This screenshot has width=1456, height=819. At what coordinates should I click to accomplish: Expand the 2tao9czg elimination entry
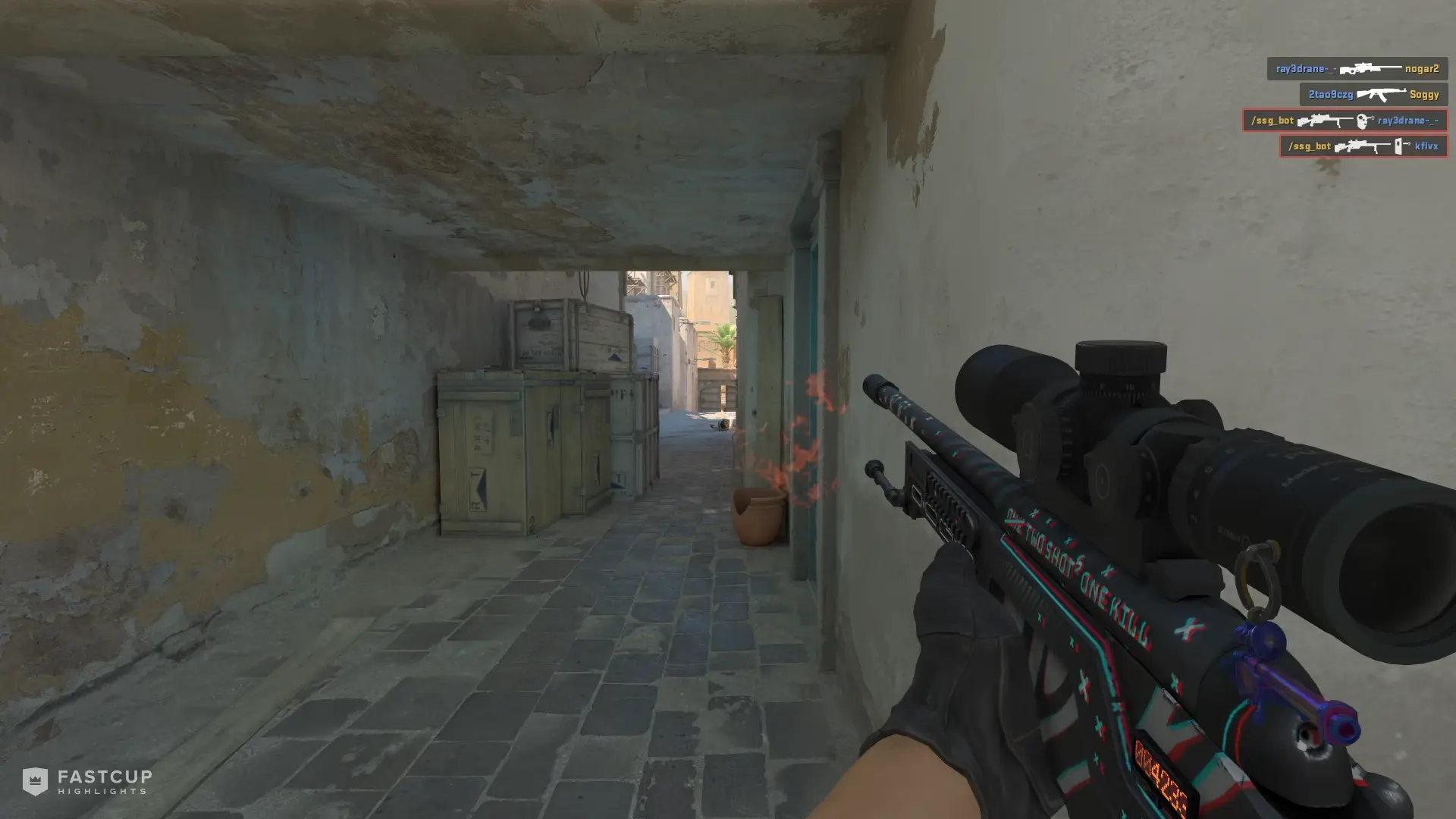1373,95
